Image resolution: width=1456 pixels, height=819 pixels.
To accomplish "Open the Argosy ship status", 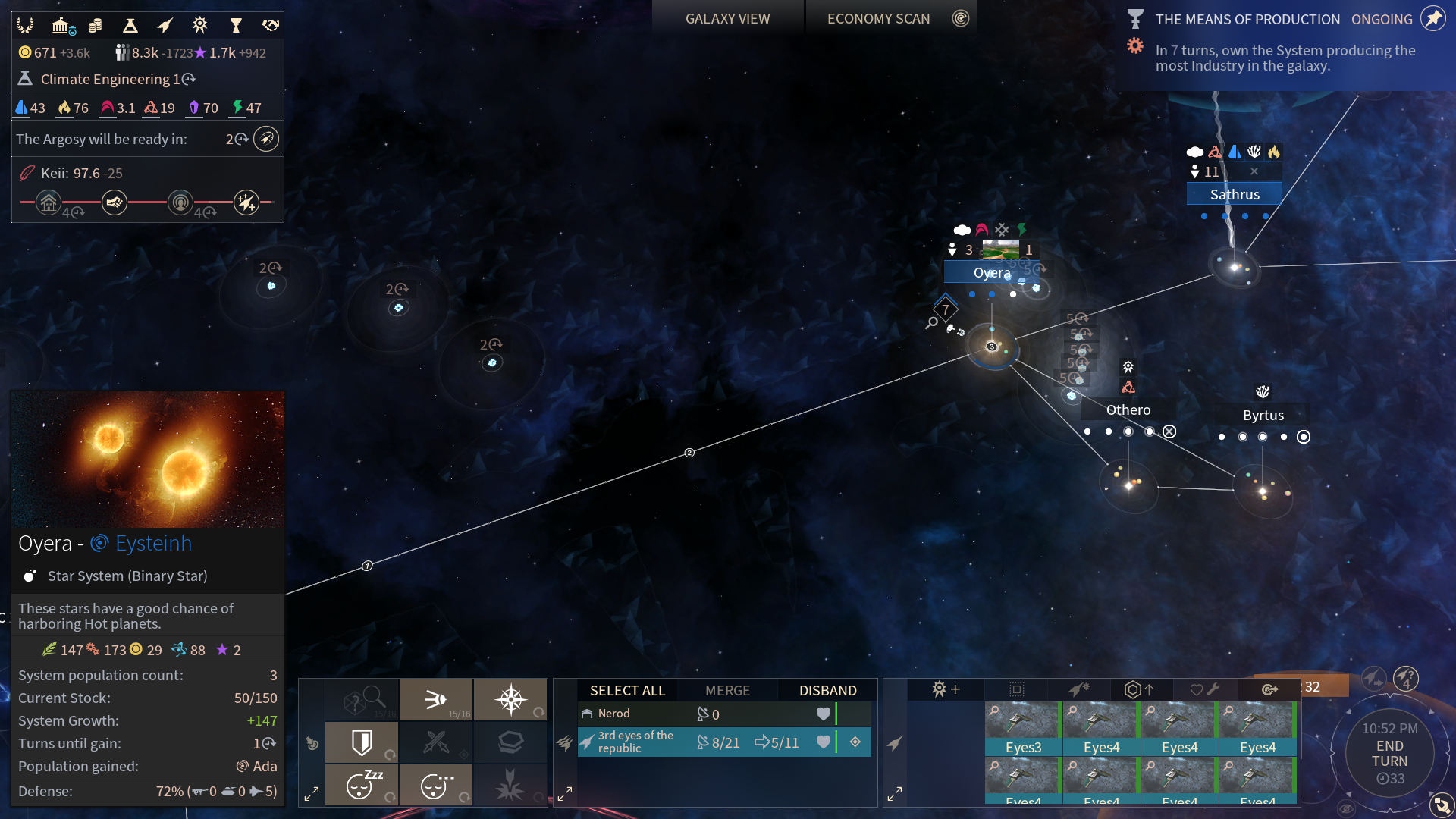I will tap(266, 139).
